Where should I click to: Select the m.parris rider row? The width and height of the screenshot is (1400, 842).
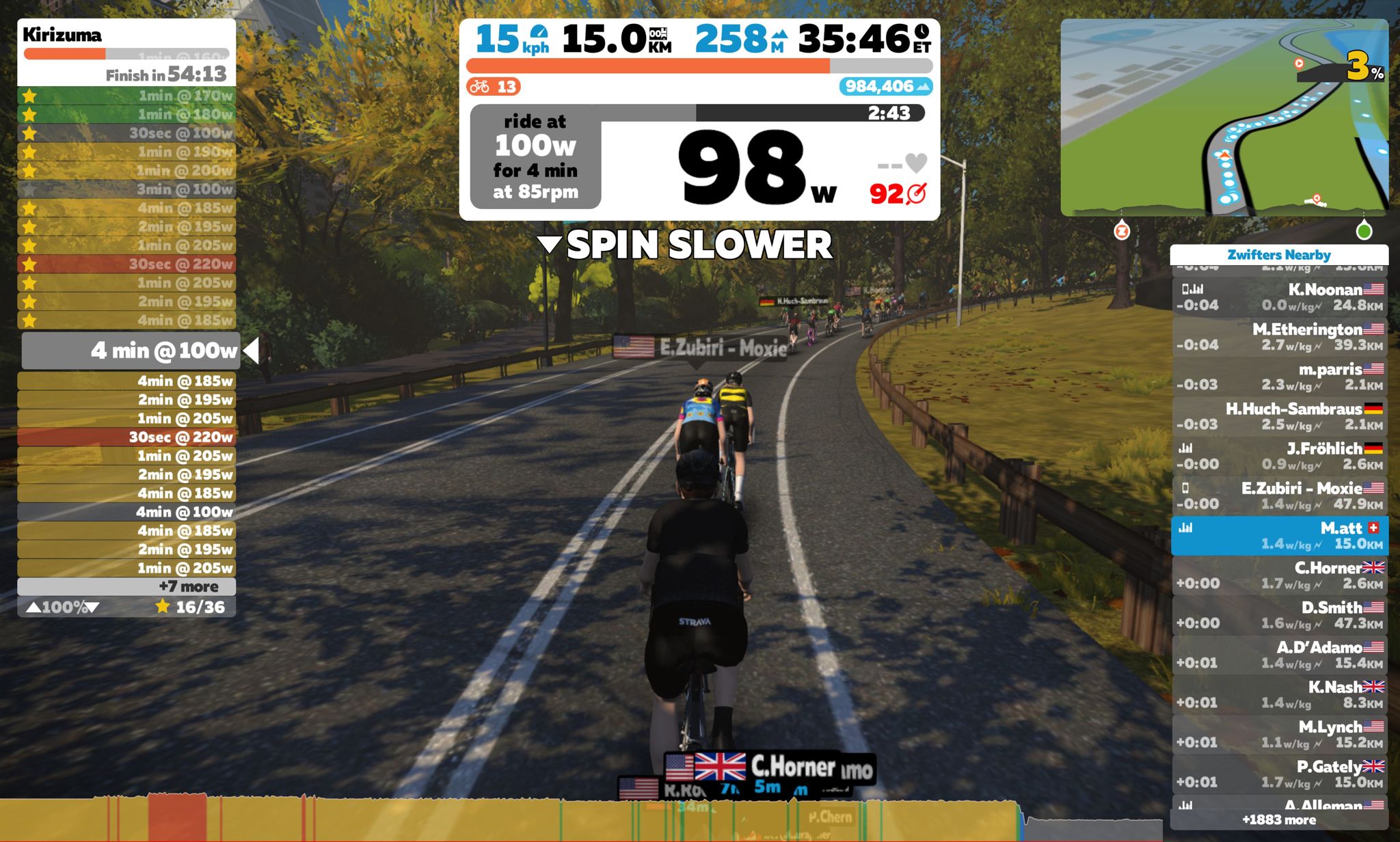[1278, 377]
